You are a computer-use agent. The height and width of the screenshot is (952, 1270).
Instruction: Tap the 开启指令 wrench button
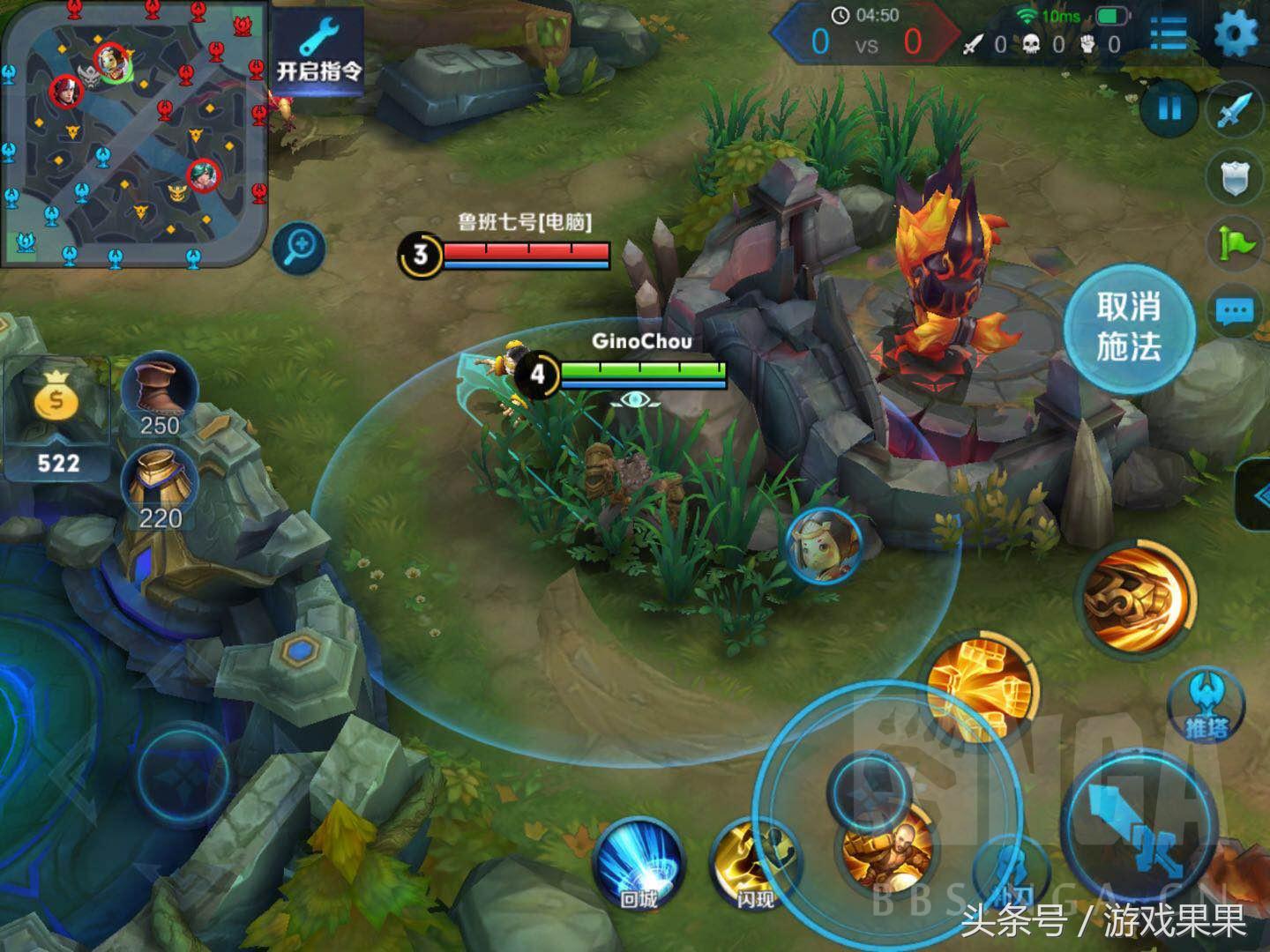tap(318, 53)
